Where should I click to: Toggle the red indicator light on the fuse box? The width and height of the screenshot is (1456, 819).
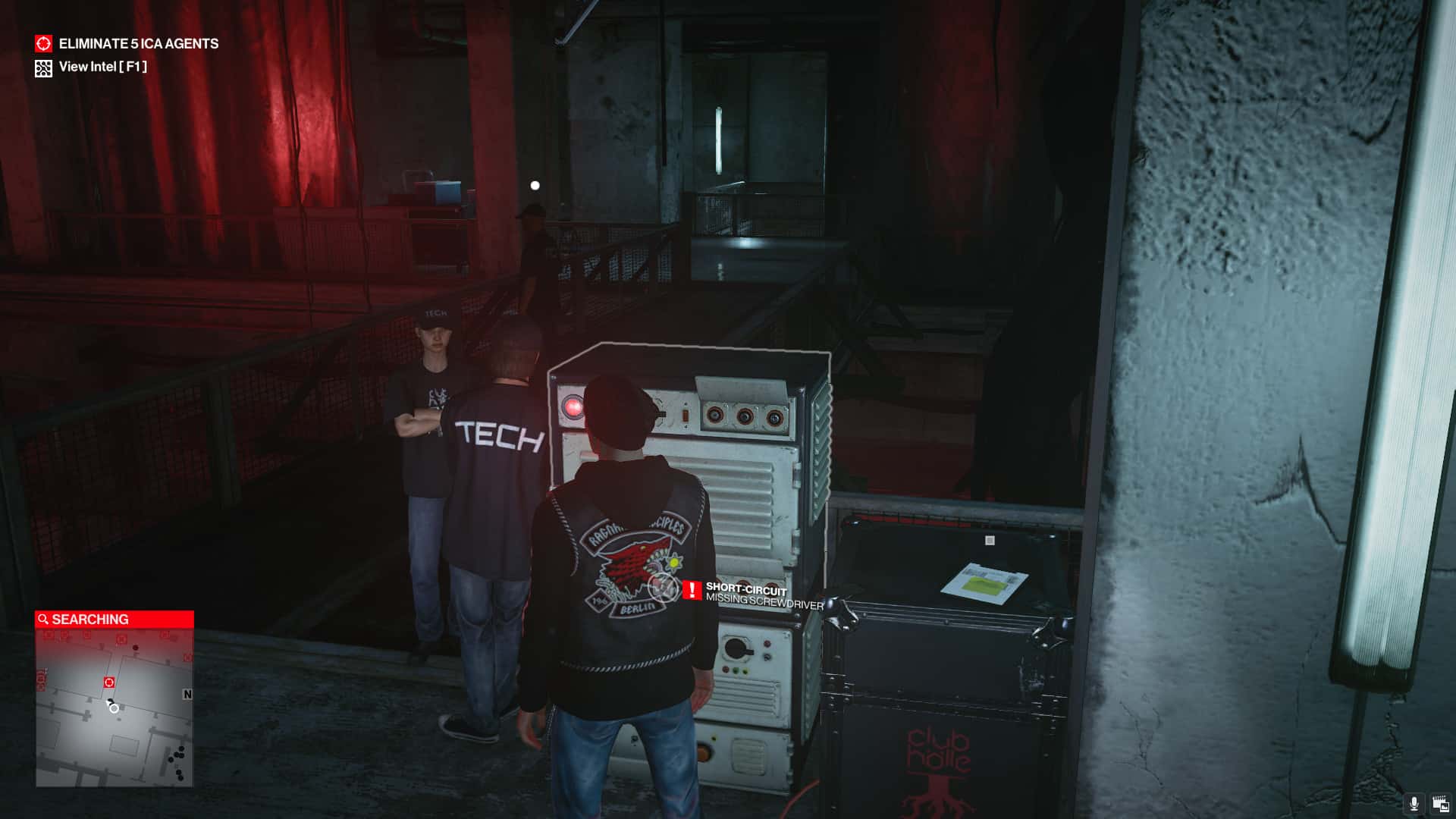coord(573,406)
